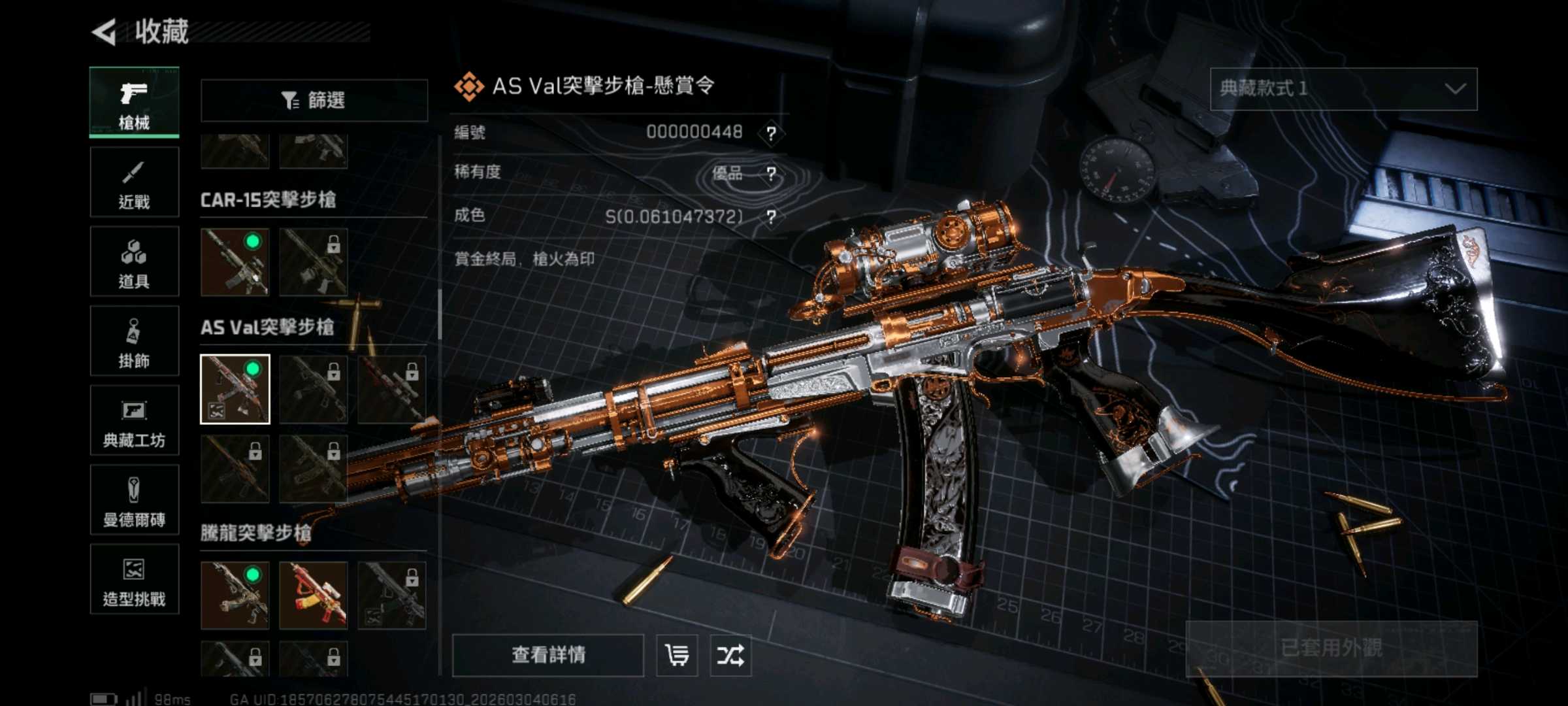Click the 已套用外觀 button
Viewport: 1568px width, 706px height.
(1331, 648)
